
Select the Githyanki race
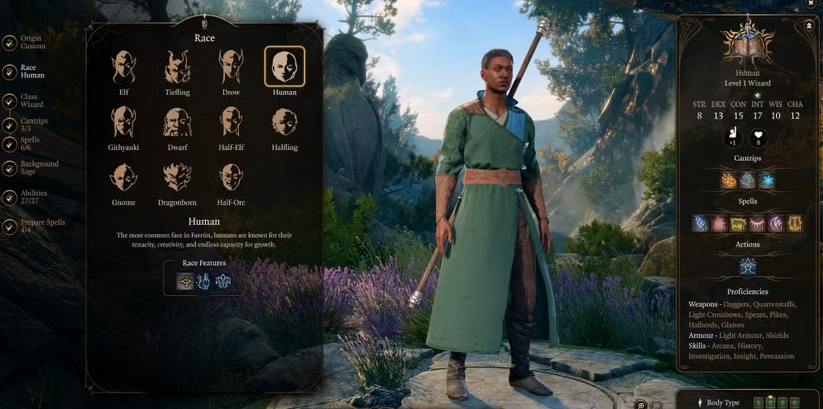(x=124, y=123)
